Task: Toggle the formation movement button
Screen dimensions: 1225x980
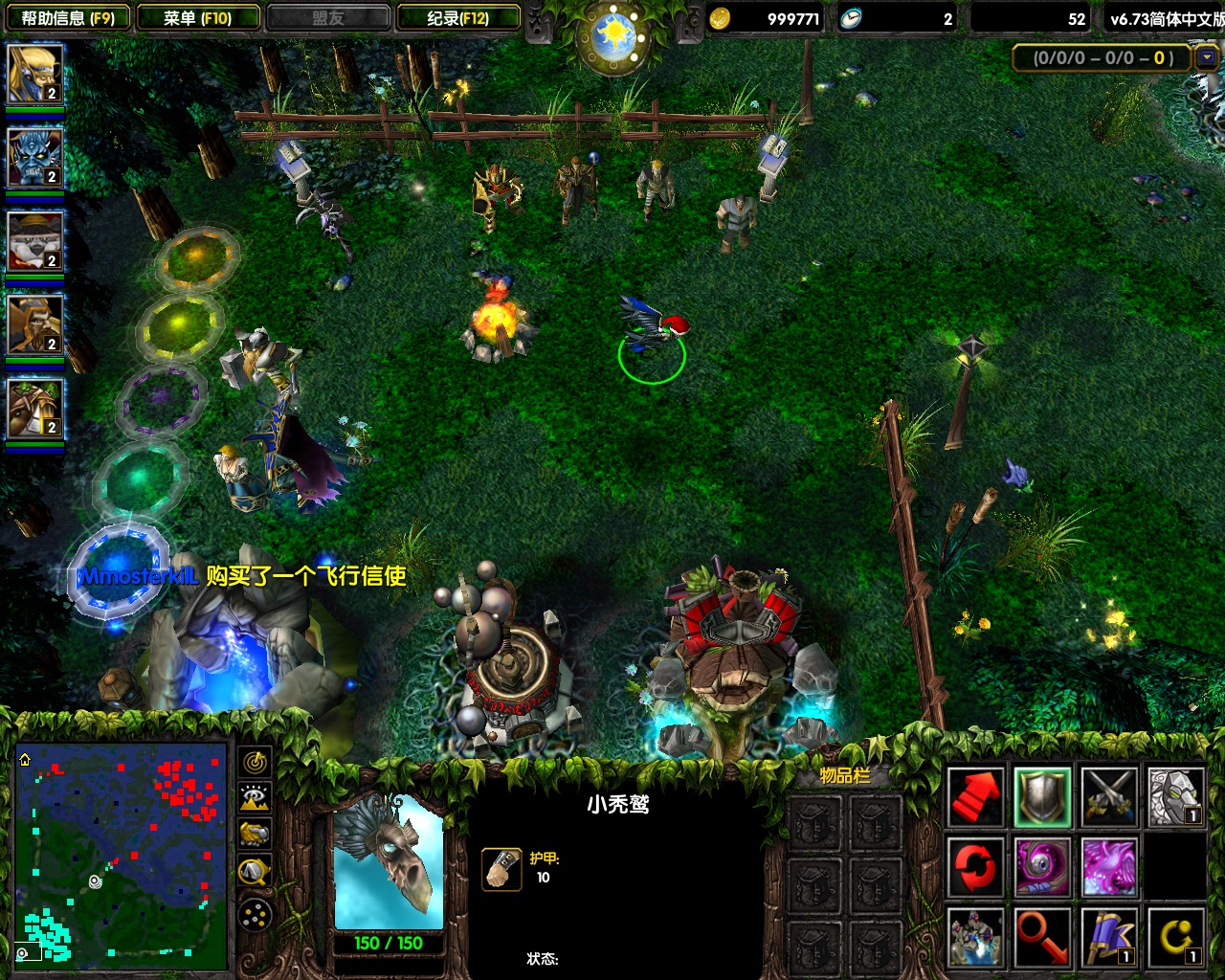Action: (x=255, y=916)
